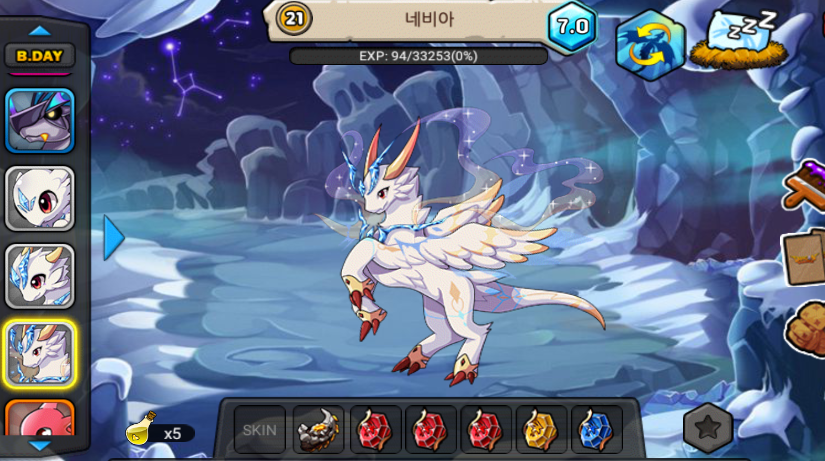The width and height of the screenshot is (825, 461).
Task: Expand the panel with the blue side arrow
Action: click(114, 238)
